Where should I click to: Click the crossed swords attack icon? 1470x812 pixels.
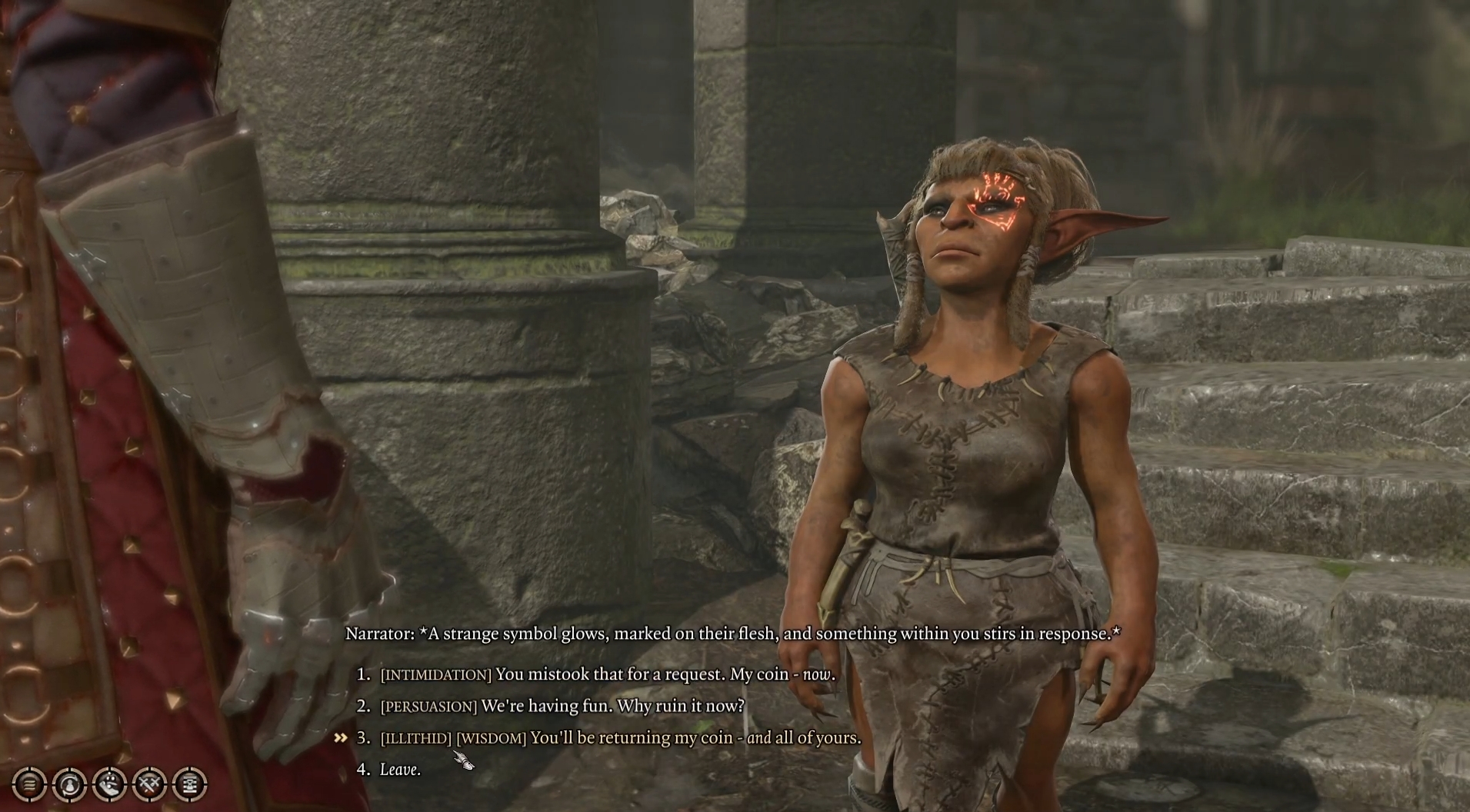coord(149,784)
